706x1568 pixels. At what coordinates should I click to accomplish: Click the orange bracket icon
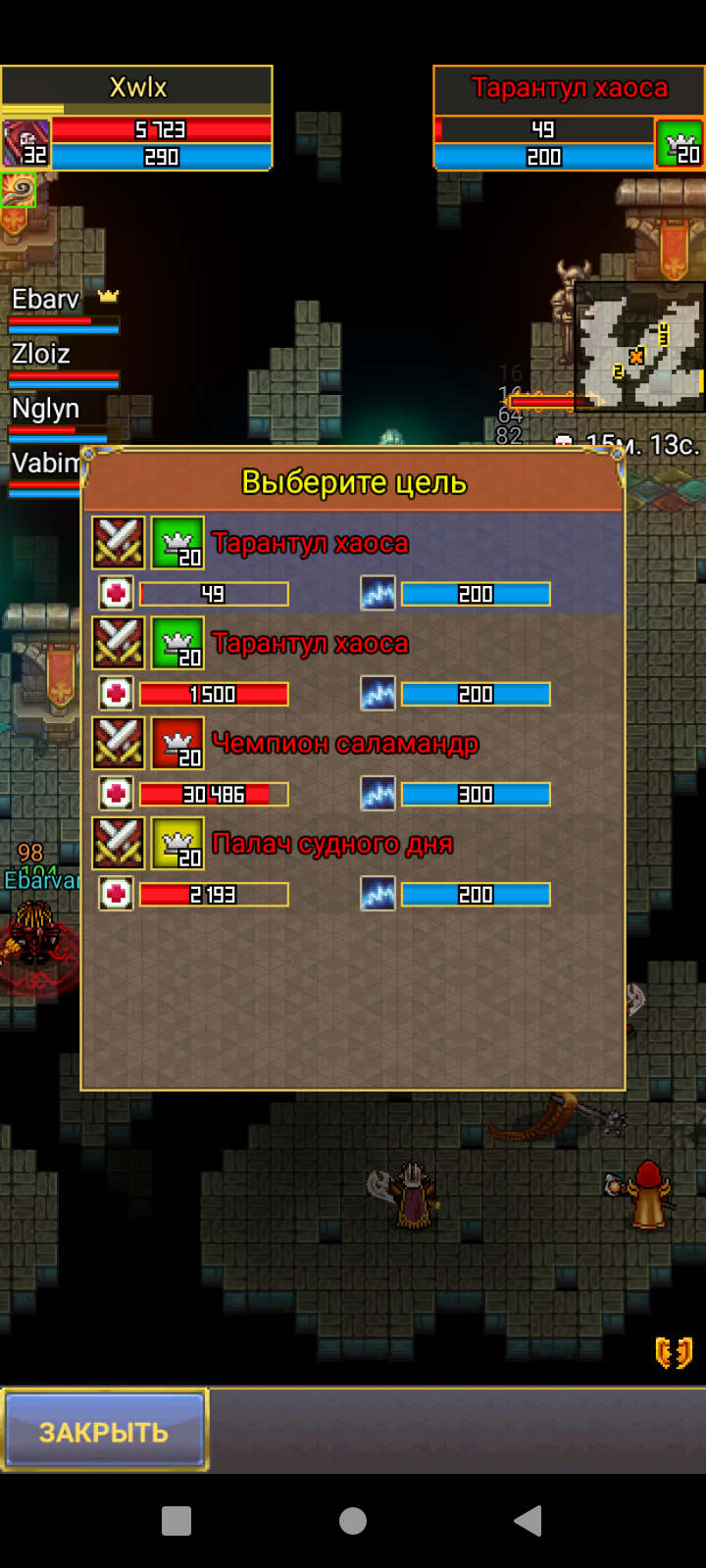[674, 1352]
